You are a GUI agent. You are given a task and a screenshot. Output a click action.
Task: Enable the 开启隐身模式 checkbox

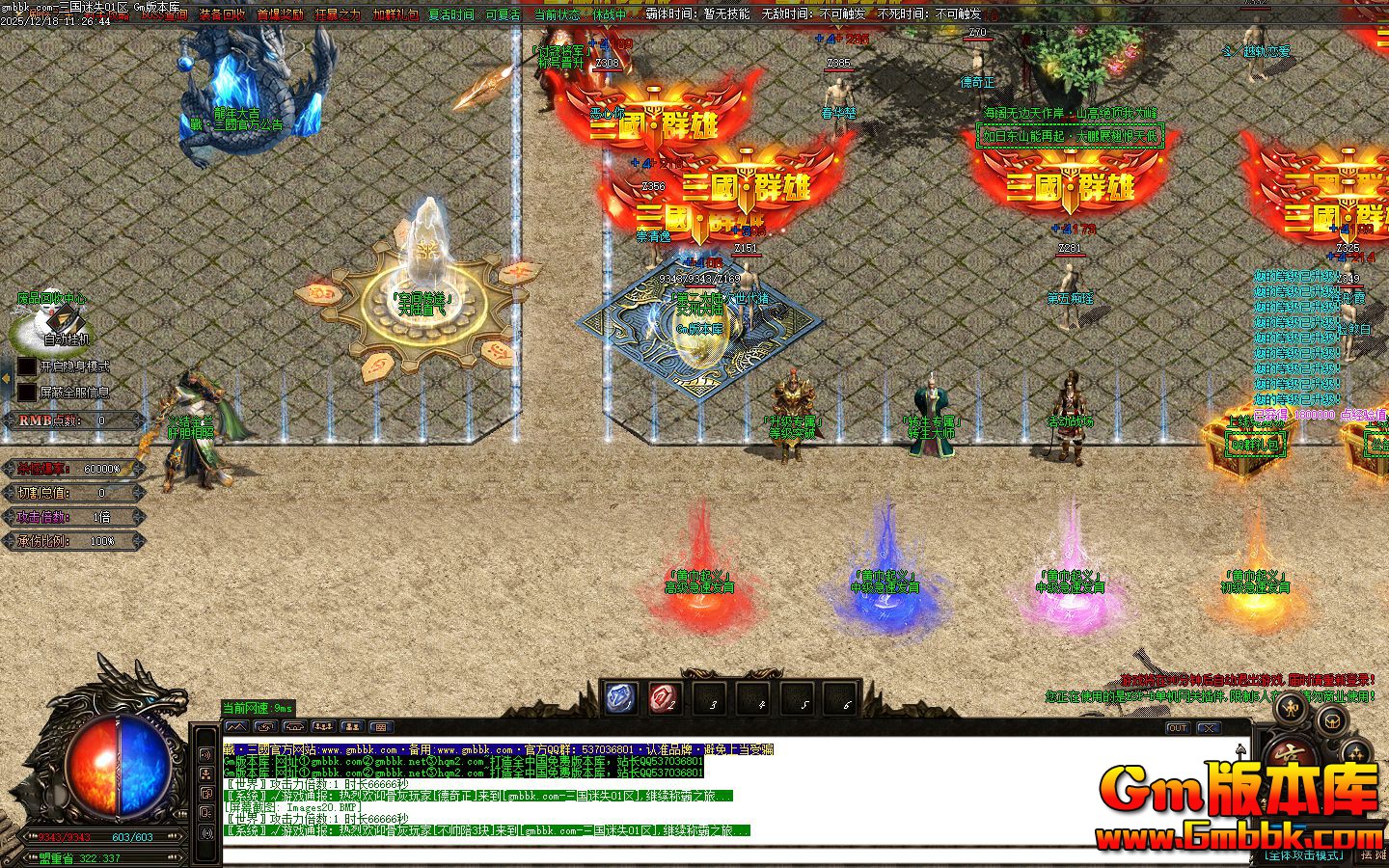[x=26, y=365]
